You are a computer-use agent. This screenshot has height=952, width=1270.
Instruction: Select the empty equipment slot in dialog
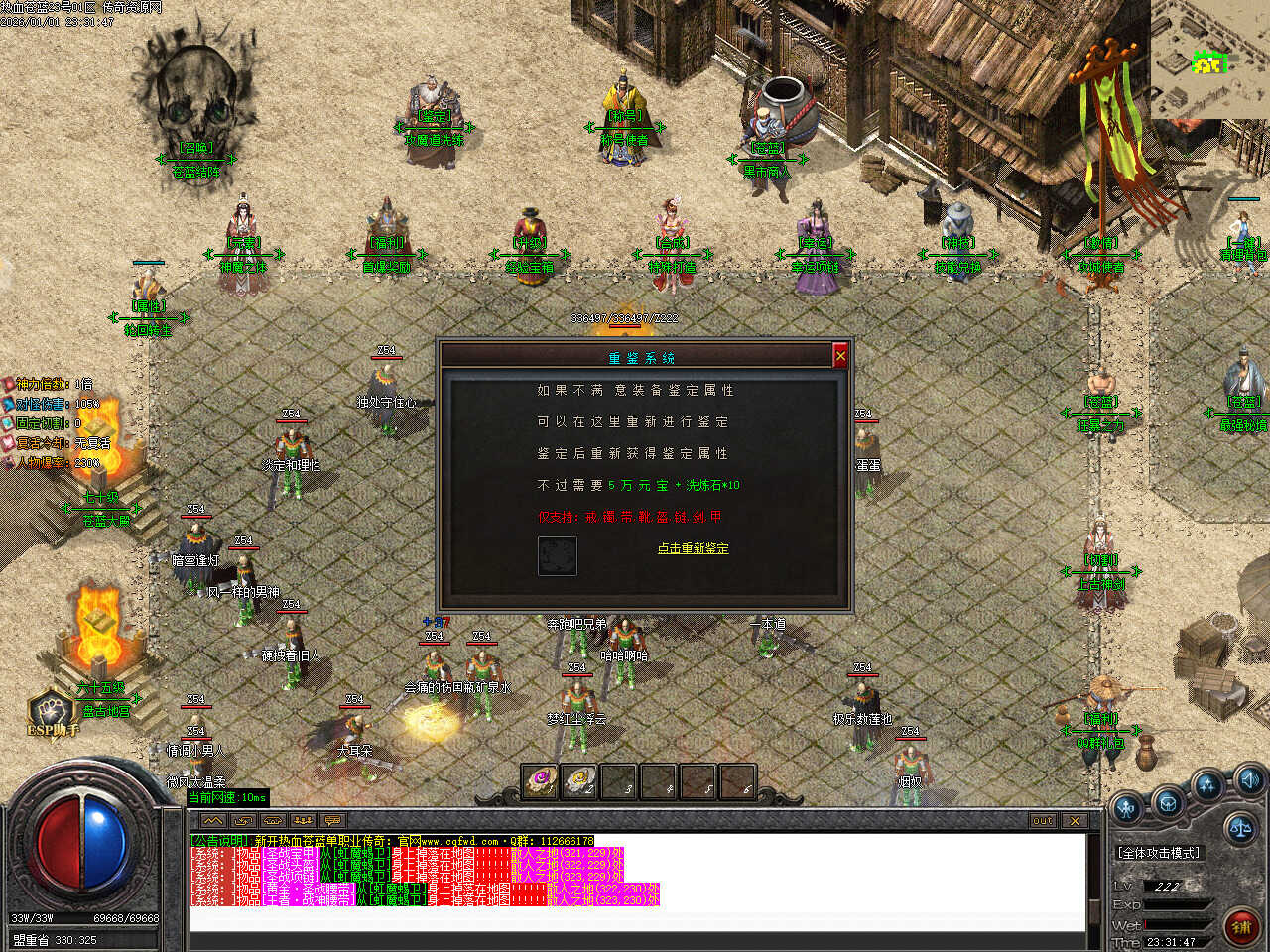click(557, 556)
